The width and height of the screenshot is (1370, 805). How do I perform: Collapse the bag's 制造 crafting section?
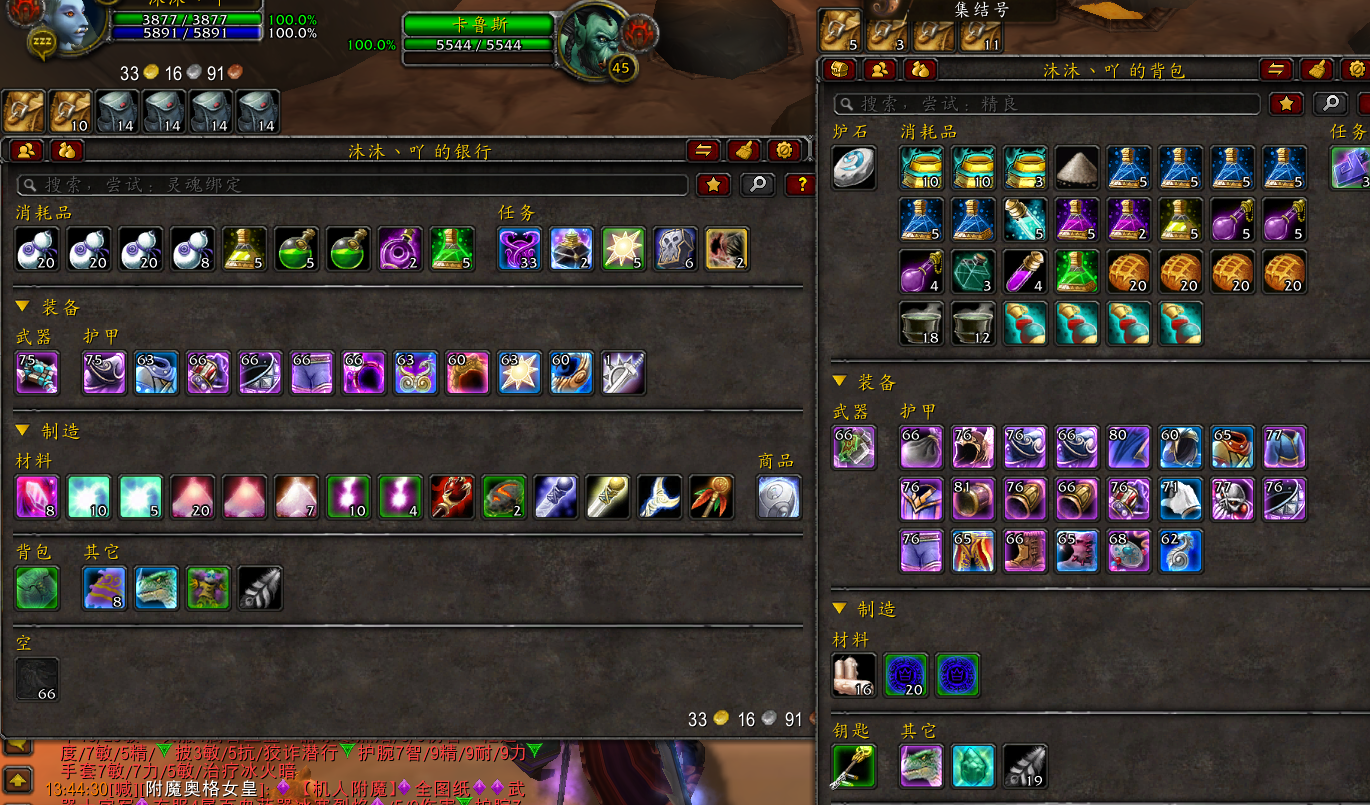tap(839, 609)
